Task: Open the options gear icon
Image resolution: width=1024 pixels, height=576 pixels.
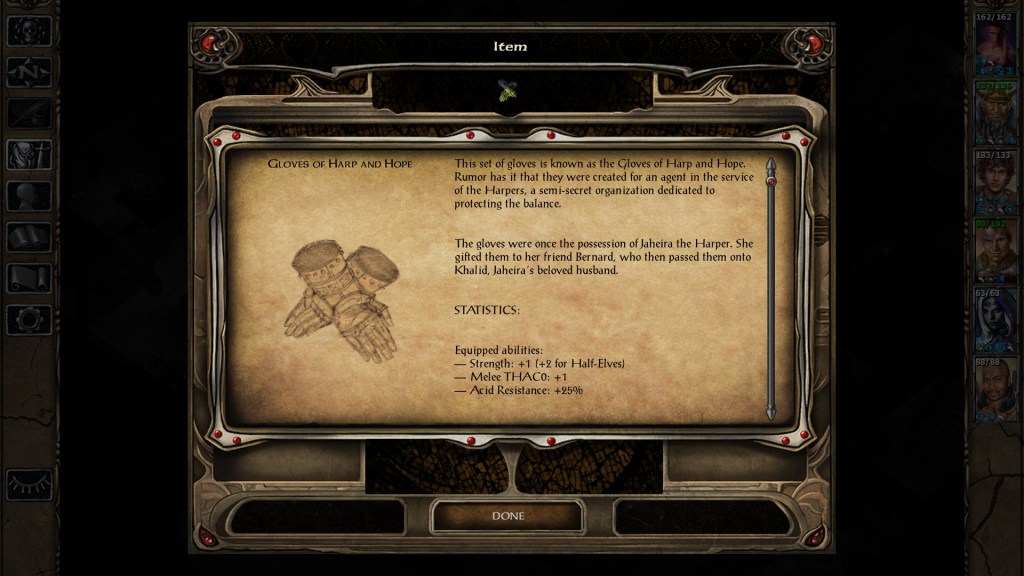Action: click(x=29, y=320)
